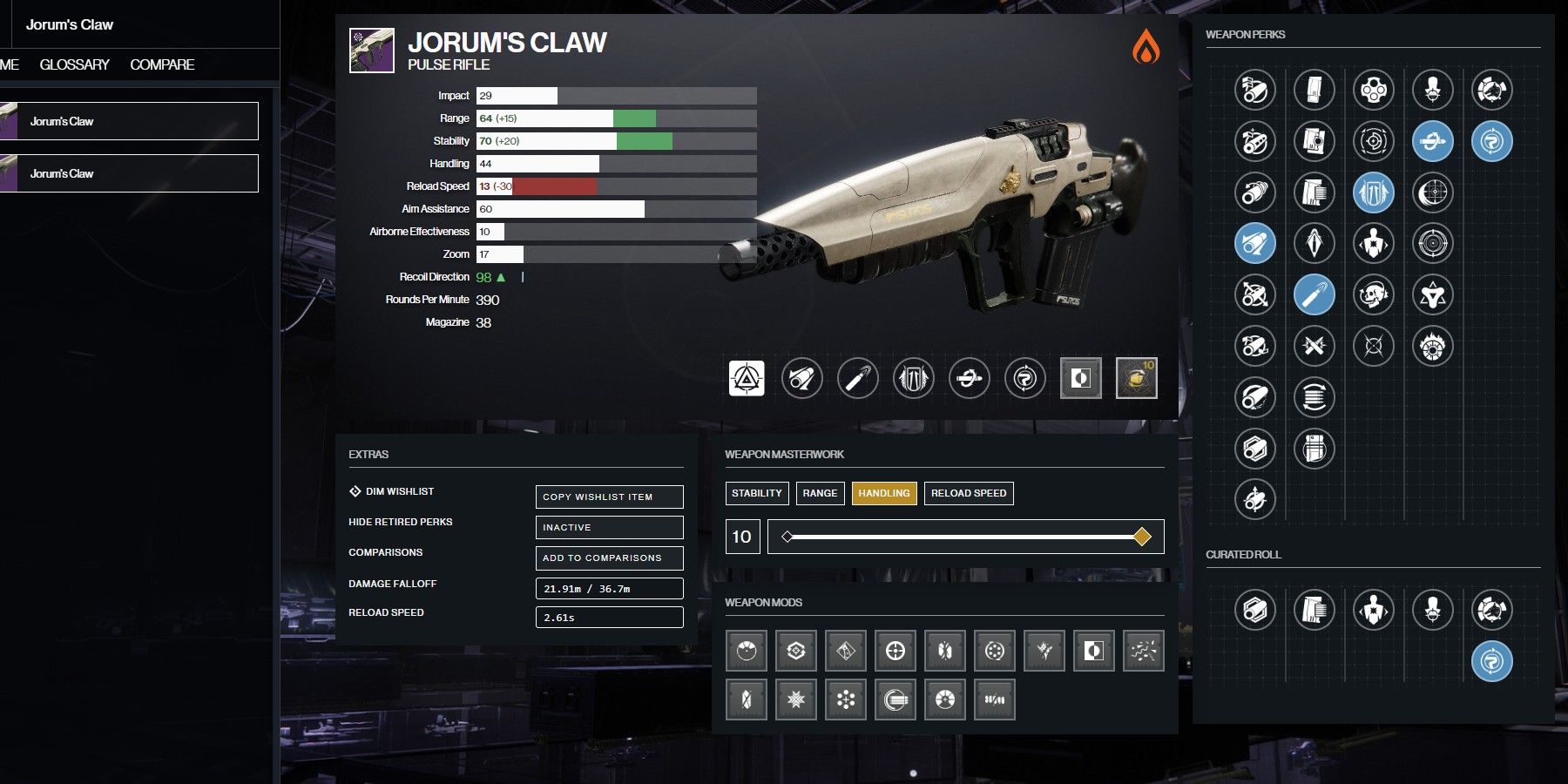Click the first weapon mod icon

tap(747, 650)
